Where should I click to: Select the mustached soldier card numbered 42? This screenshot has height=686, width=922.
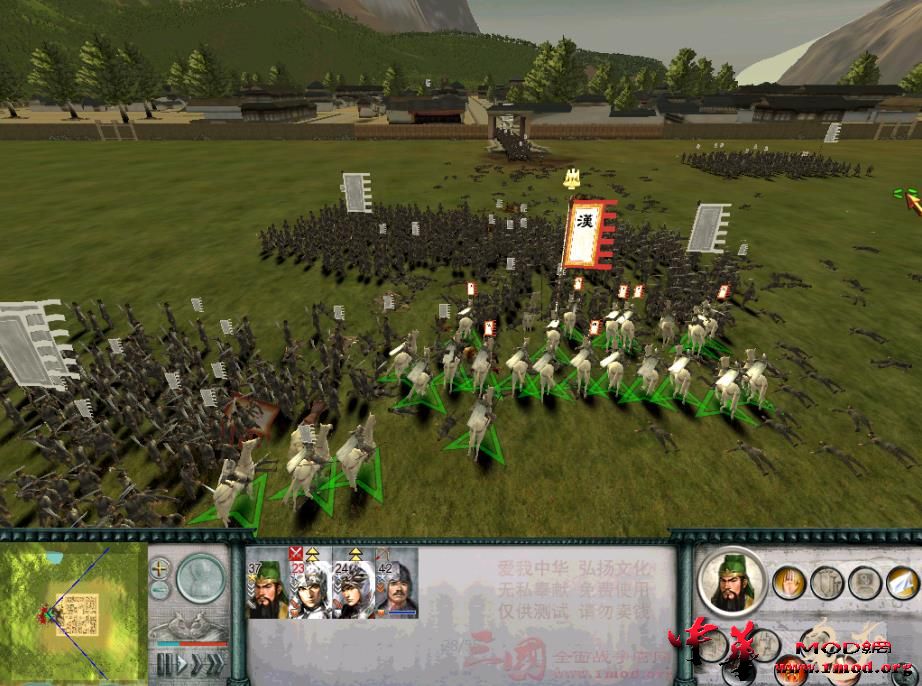point(394,588)
